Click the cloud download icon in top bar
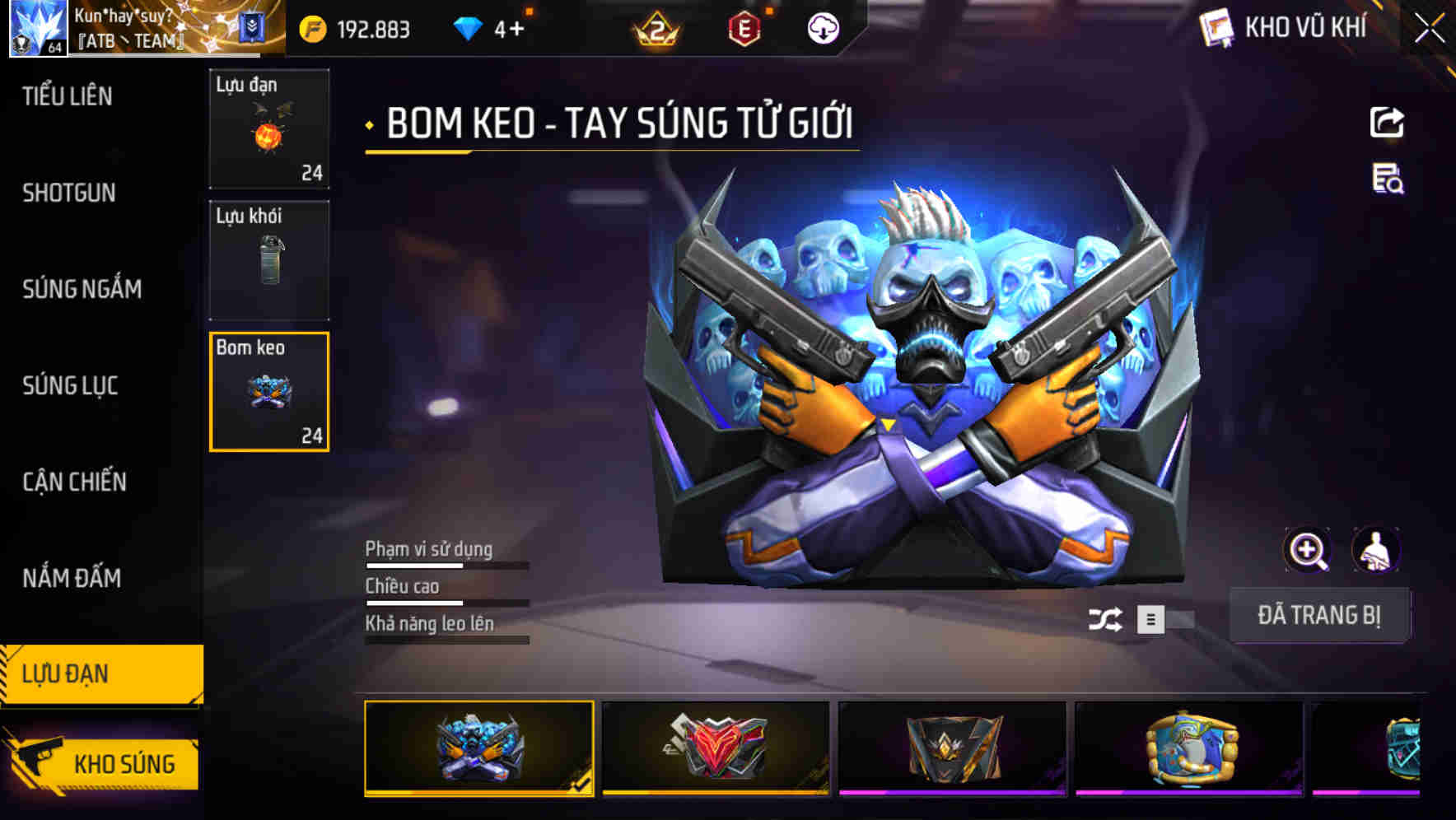Viewport: 1456px width, 820px height. click(x=821, y=27)
